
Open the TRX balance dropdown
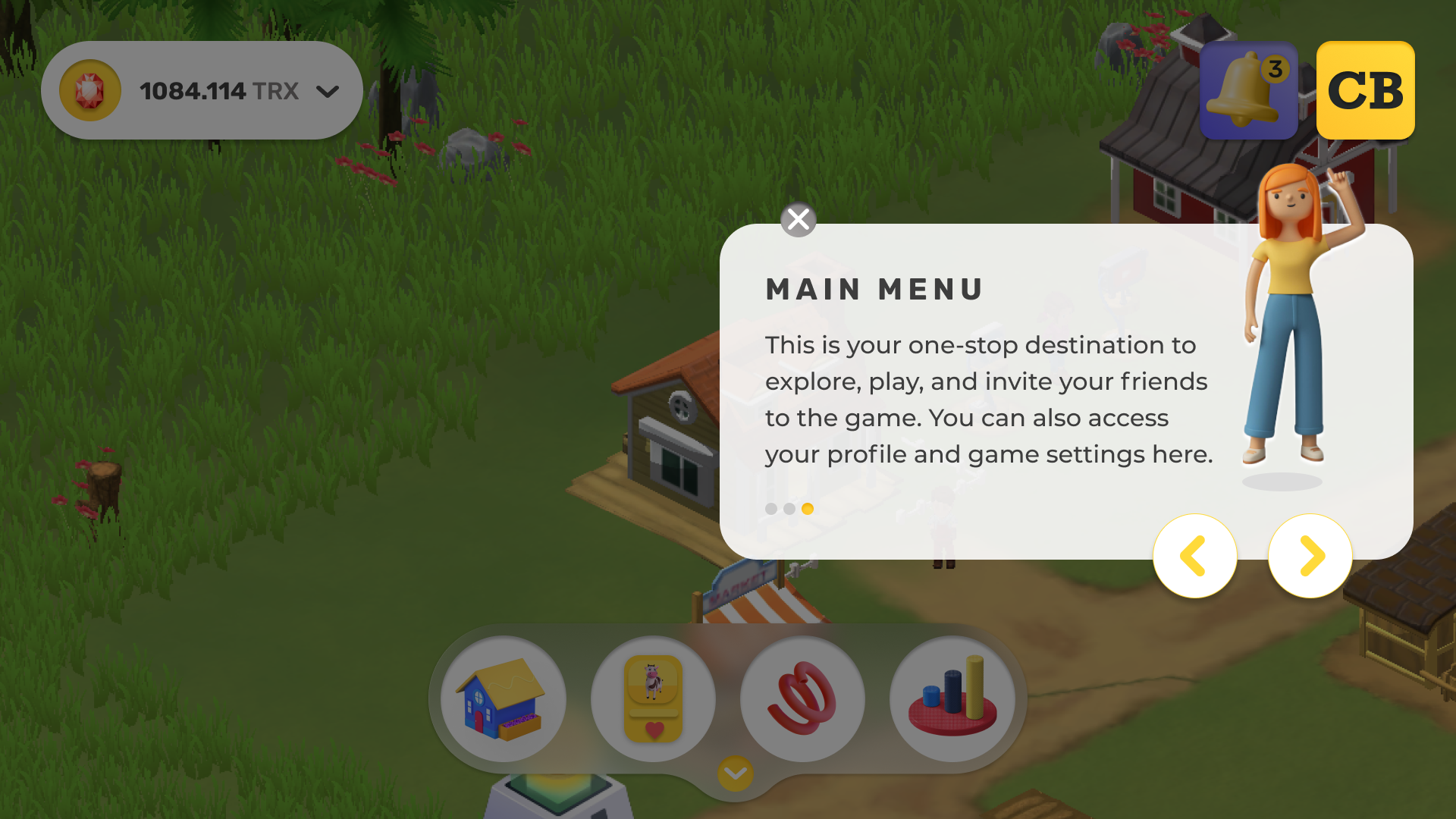click(x=327, y=92)
